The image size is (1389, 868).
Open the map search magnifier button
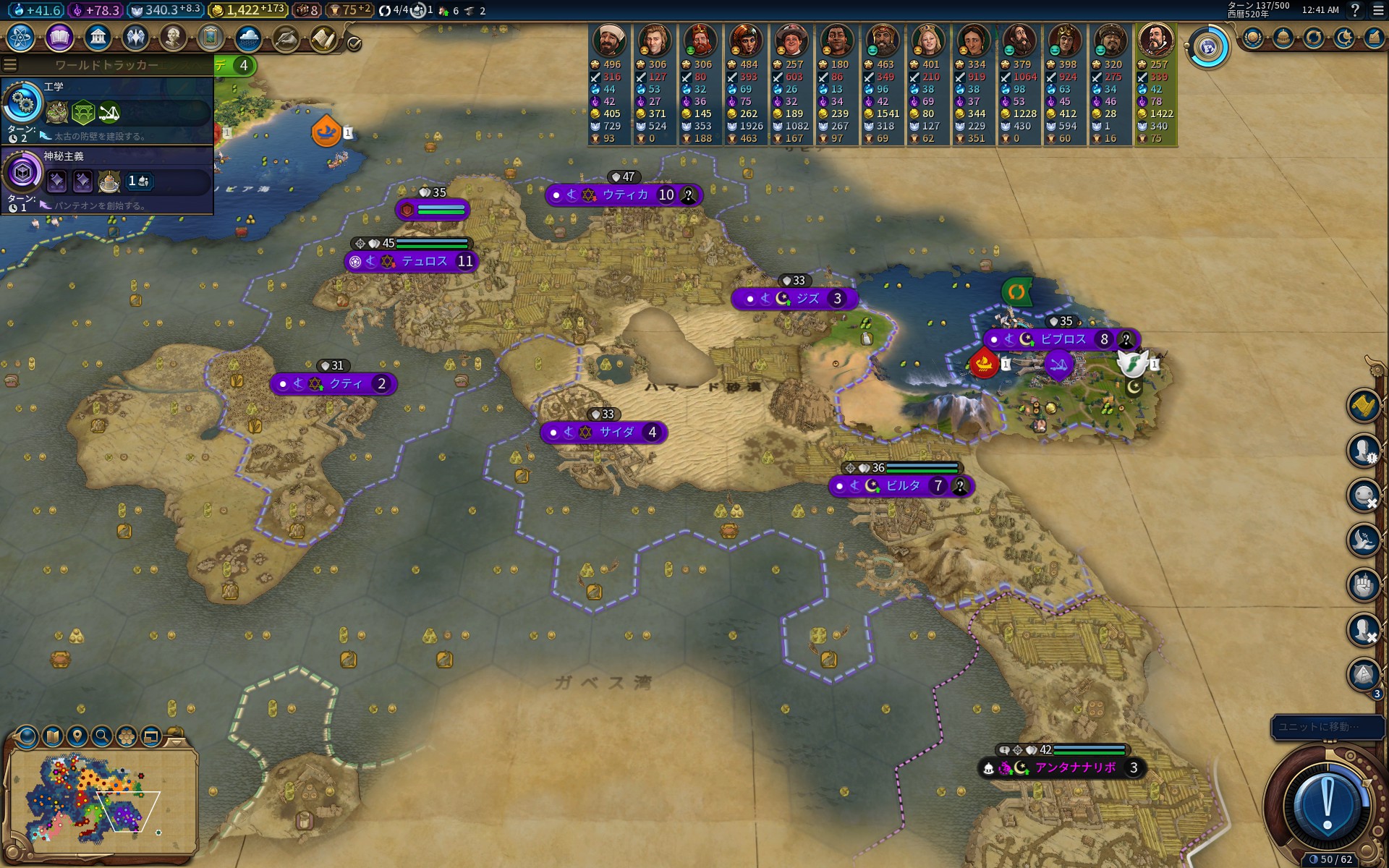click(x=102, y=736)
